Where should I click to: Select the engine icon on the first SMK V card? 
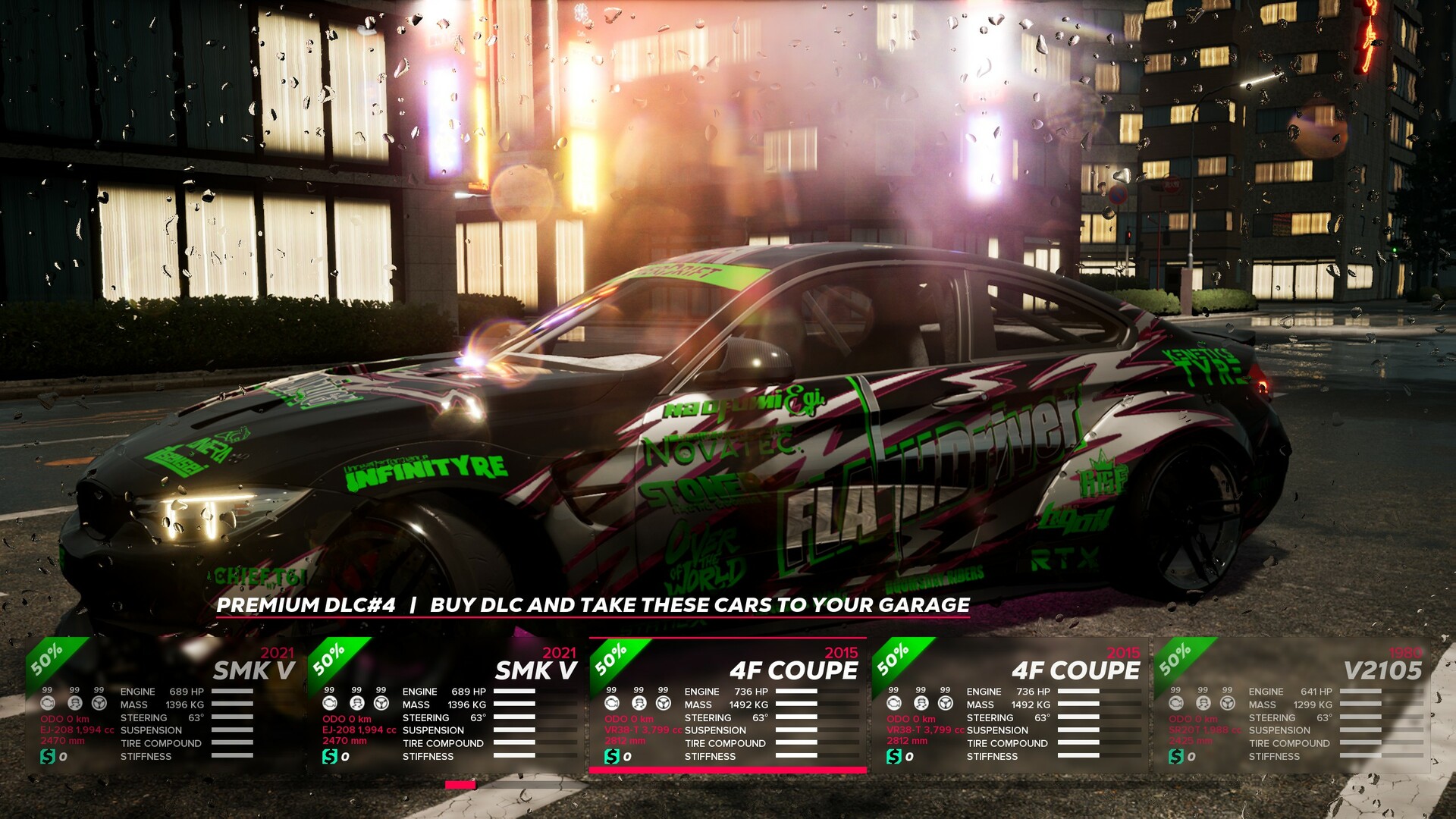click(47, 704)
